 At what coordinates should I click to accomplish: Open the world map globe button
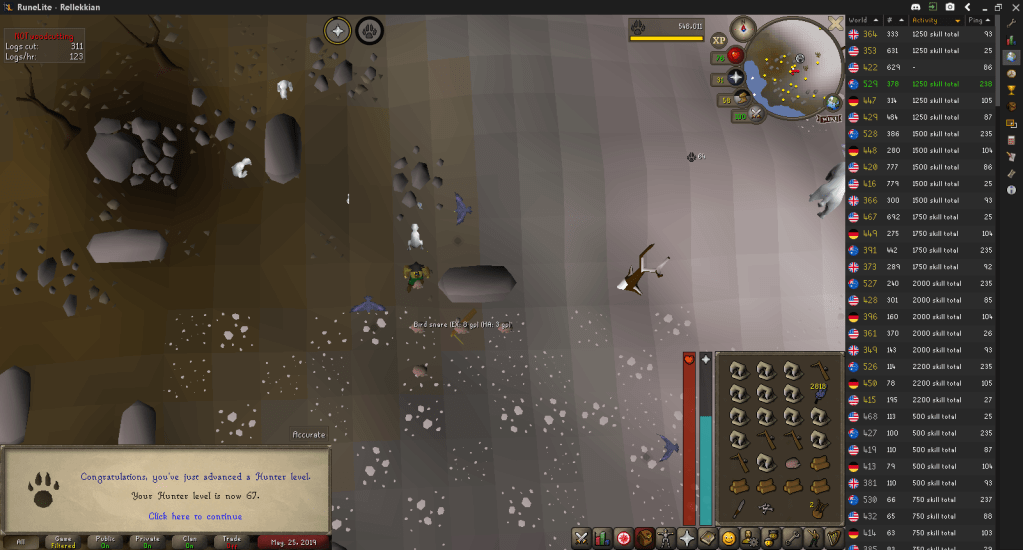(832, 102)
